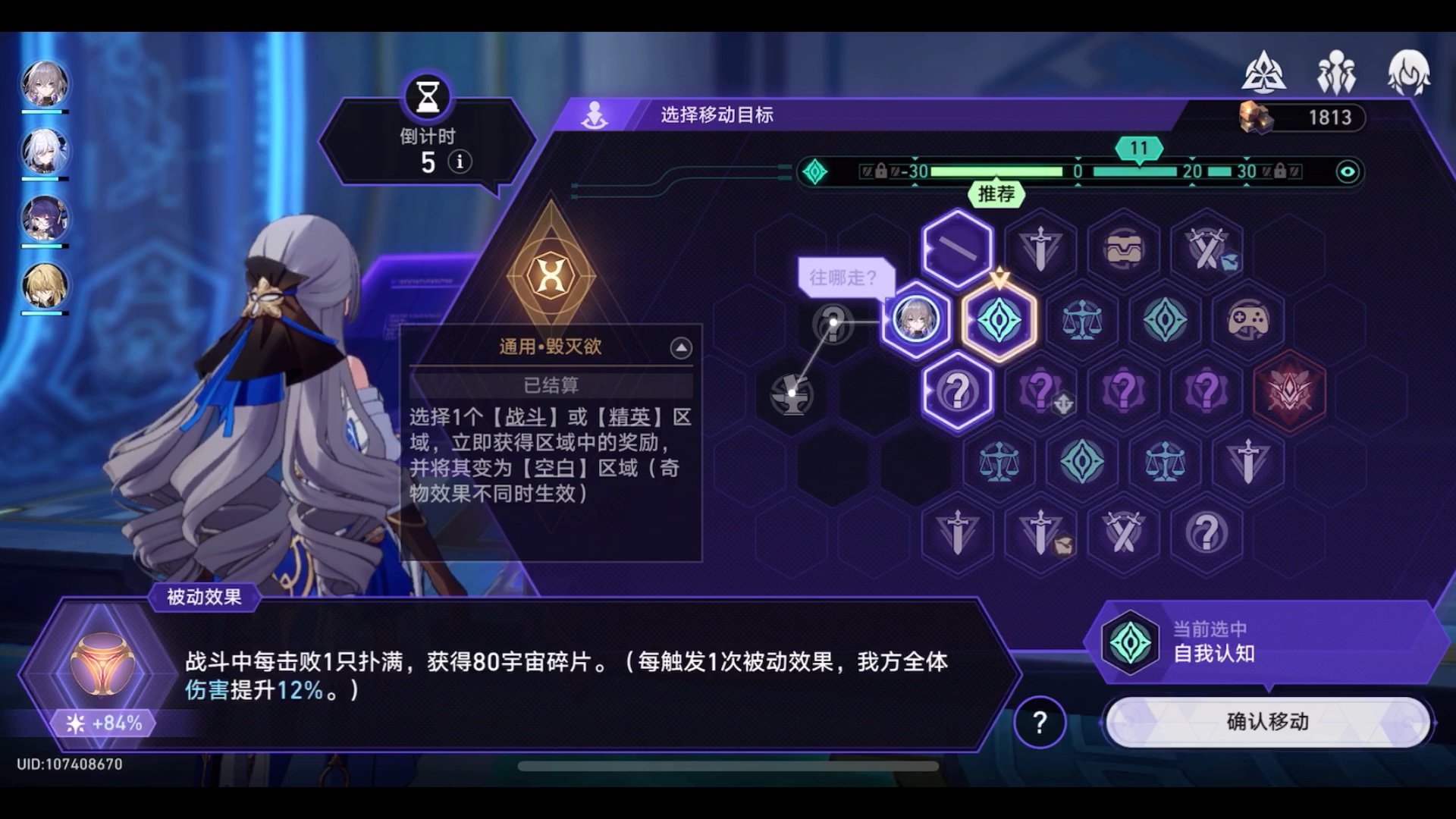
Task: Click the lock icon near the -30 marker
Action: (880, 172)
